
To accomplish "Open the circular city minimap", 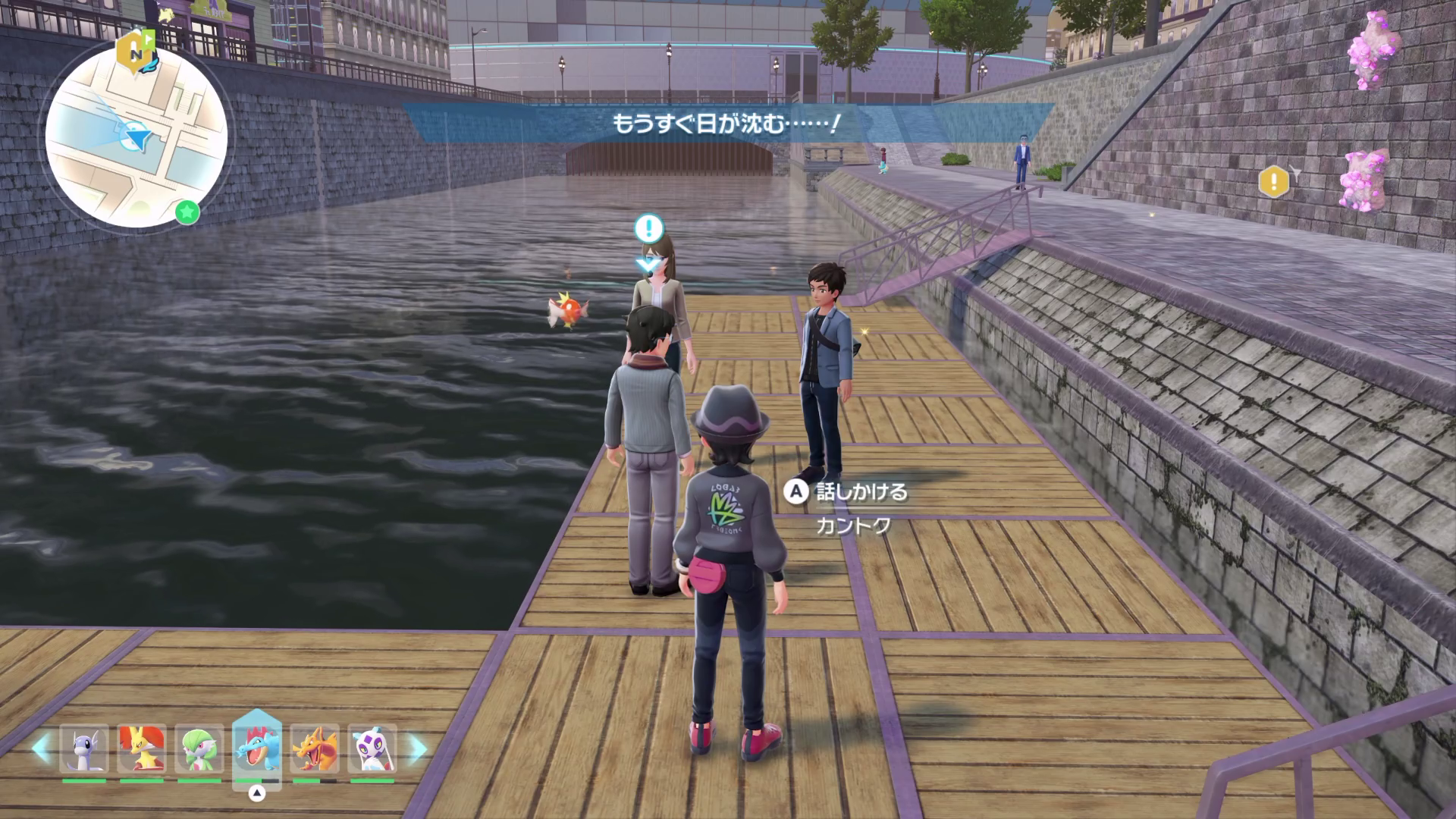I will pos(136,136).
